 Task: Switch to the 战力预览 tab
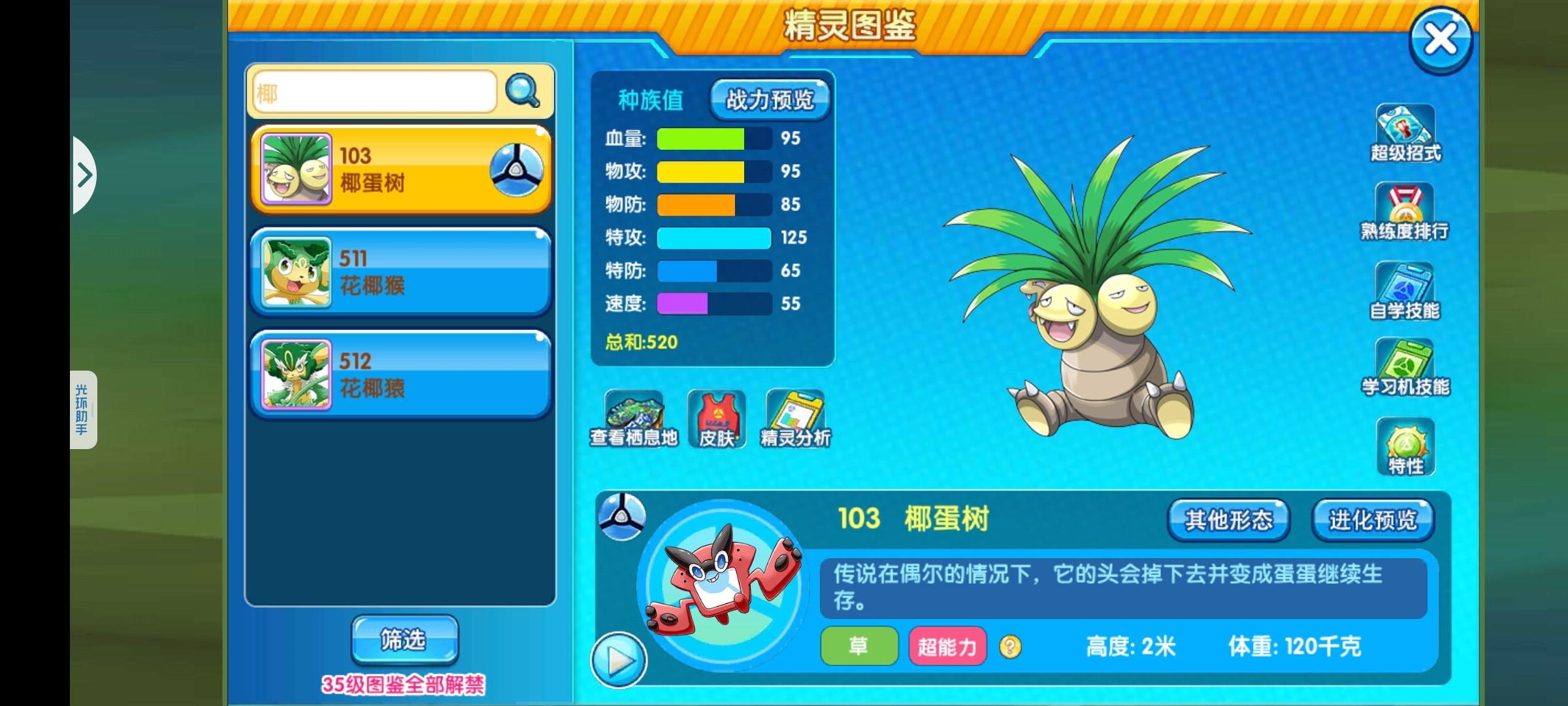pos(770,100)
